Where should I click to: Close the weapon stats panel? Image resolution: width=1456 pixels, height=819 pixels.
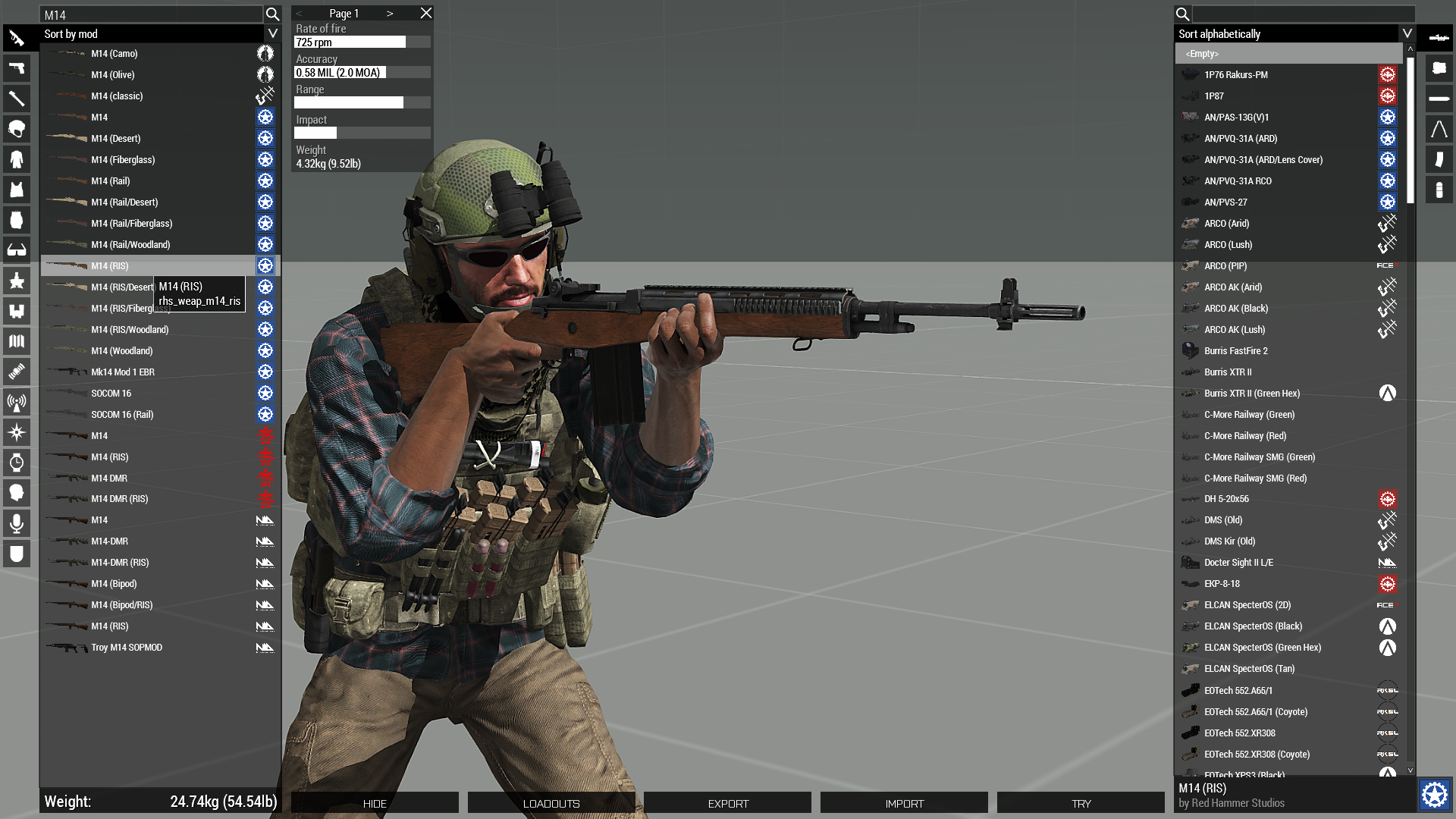(x=426, y=13)
